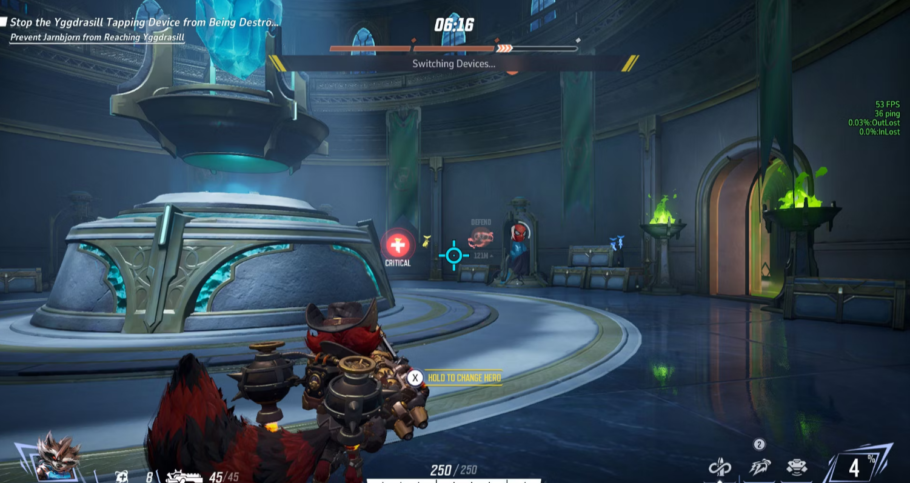The width and height of the screenshot is (910, 483).
Task: Select the red Critical ally health marker
Action: click(x=398, y=244)
